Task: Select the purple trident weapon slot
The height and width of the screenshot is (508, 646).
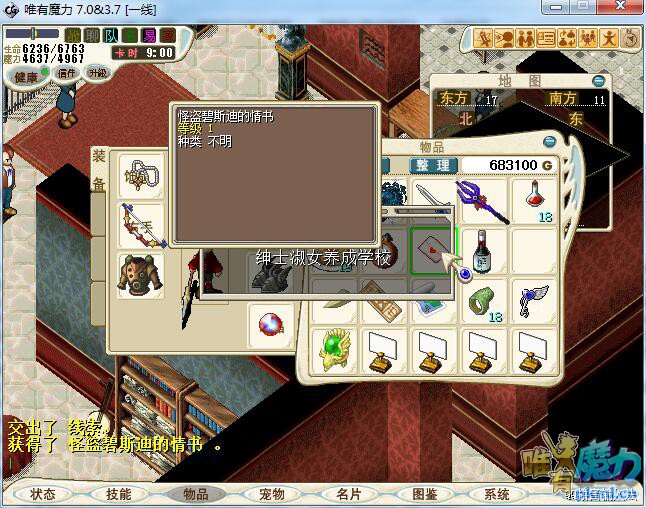Action: (482, 199)
